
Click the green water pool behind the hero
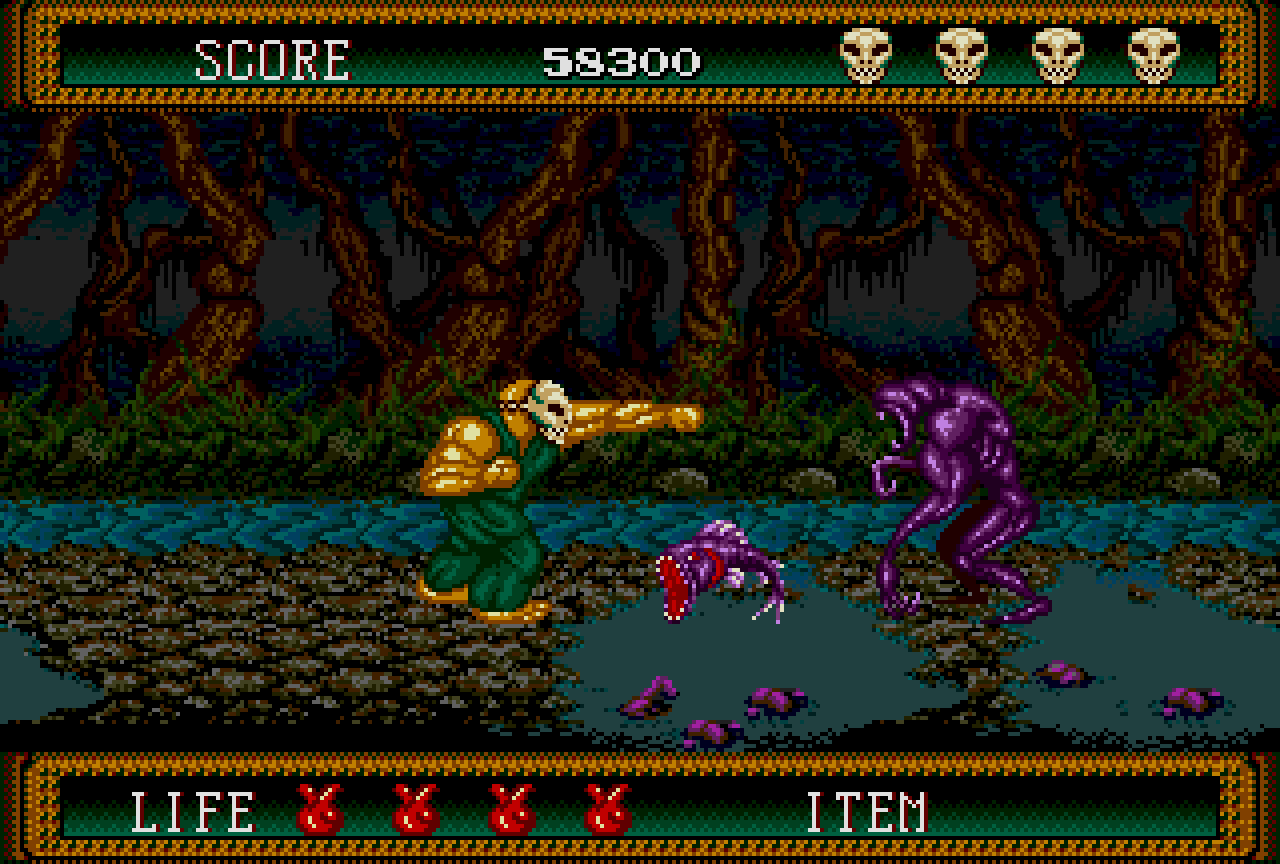pyautogui.click(x=250, y=520)
